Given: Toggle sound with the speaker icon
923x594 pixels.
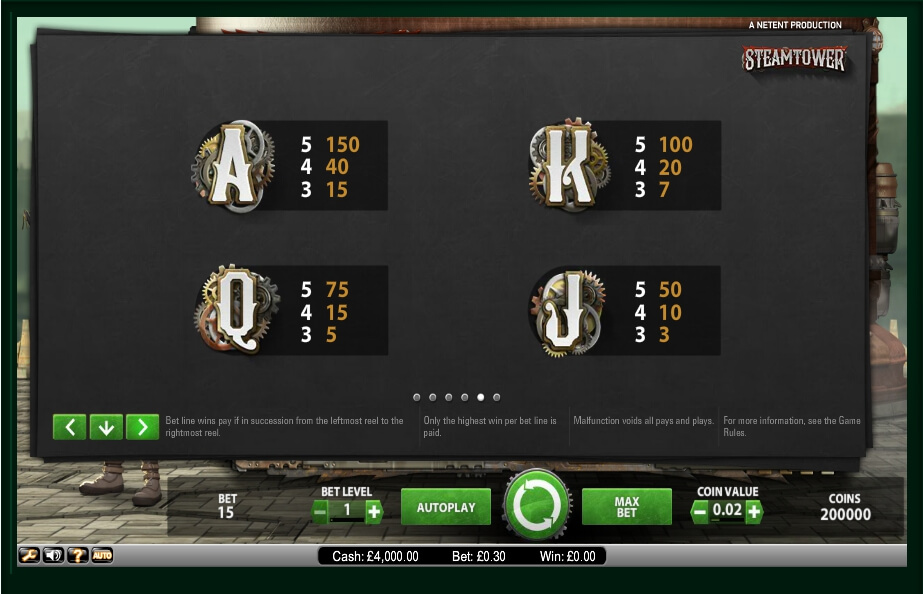Looking at the screenshot, I should pyautogui.click(x=53, y=555).
